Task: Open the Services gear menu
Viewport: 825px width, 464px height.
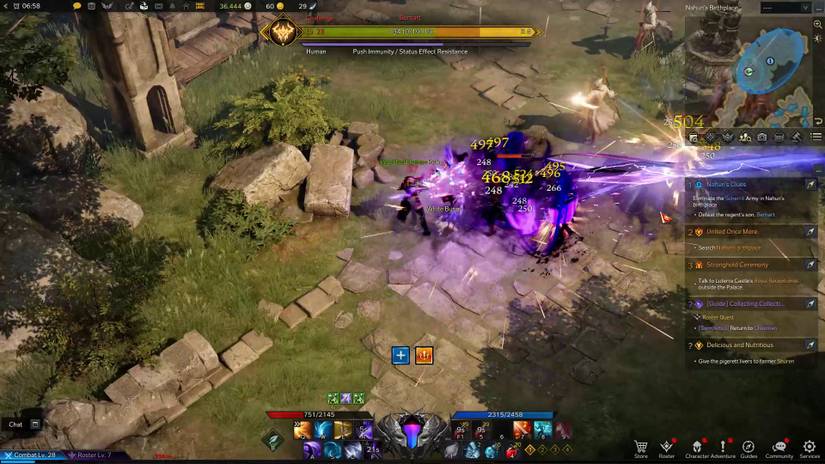Action: [x=809, y=447]
